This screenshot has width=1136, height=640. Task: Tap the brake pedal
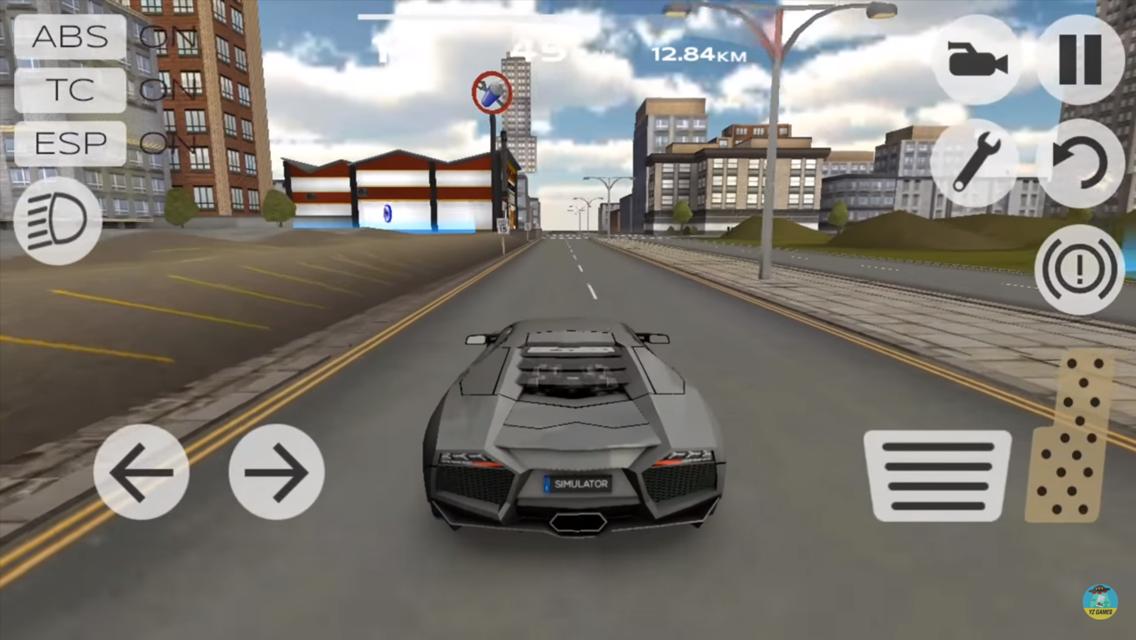coord(937,476)
